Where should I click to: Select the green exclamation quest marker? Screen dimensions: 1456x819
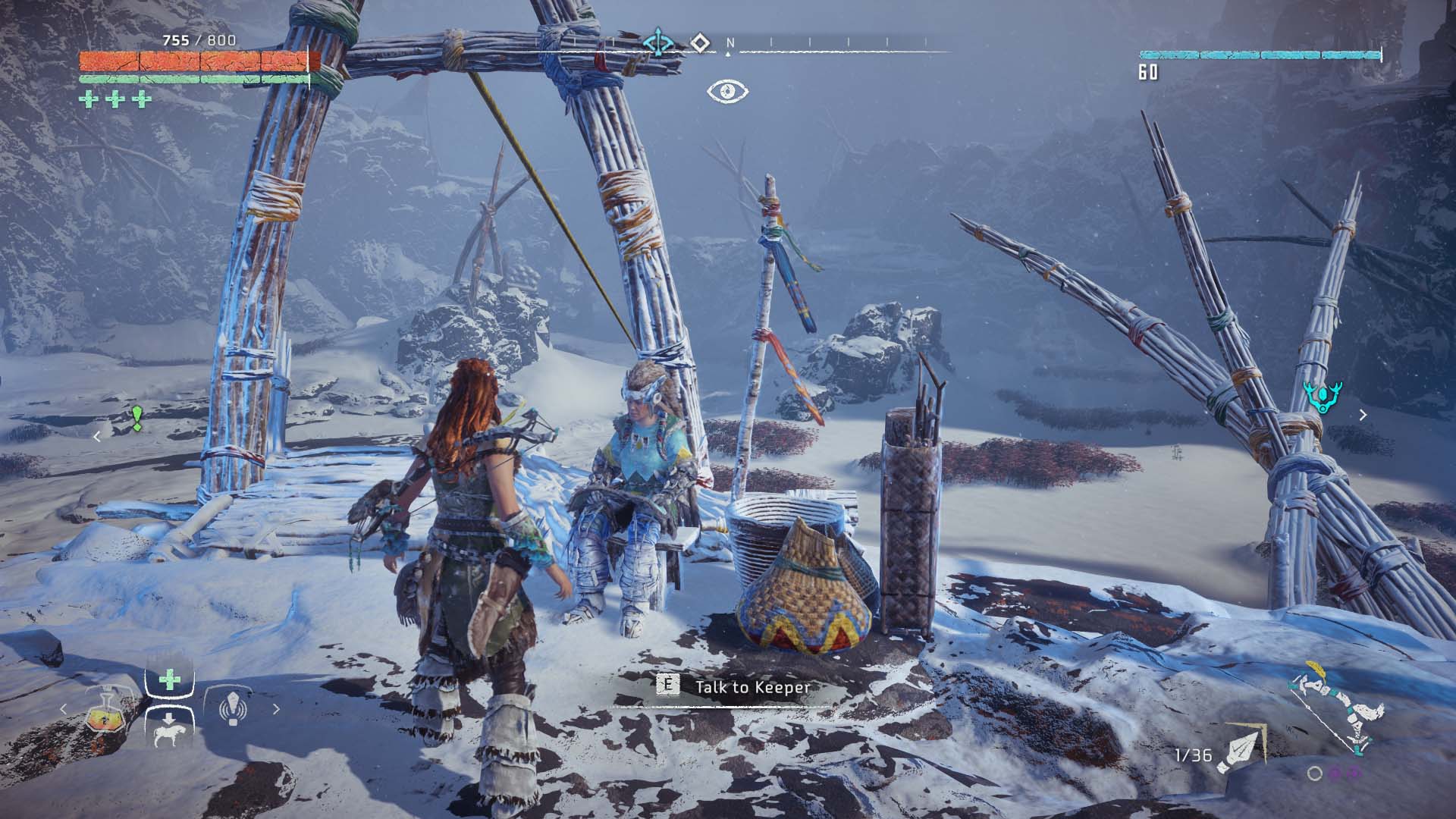(x=136, y=418)
